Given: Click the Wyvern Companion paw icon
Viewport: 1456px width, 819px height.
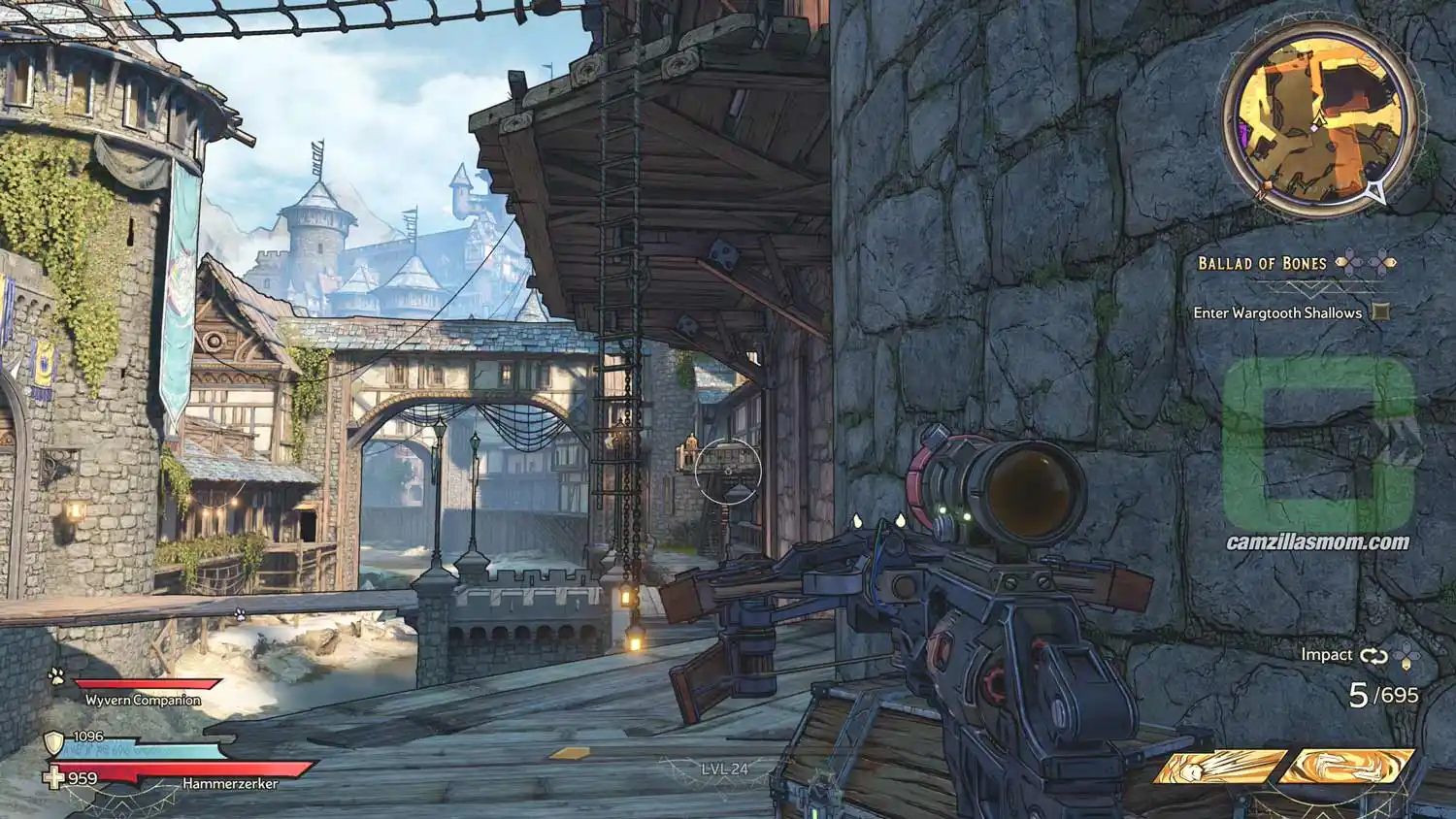Looking at the screenshot, I should [x=57, y=675].
